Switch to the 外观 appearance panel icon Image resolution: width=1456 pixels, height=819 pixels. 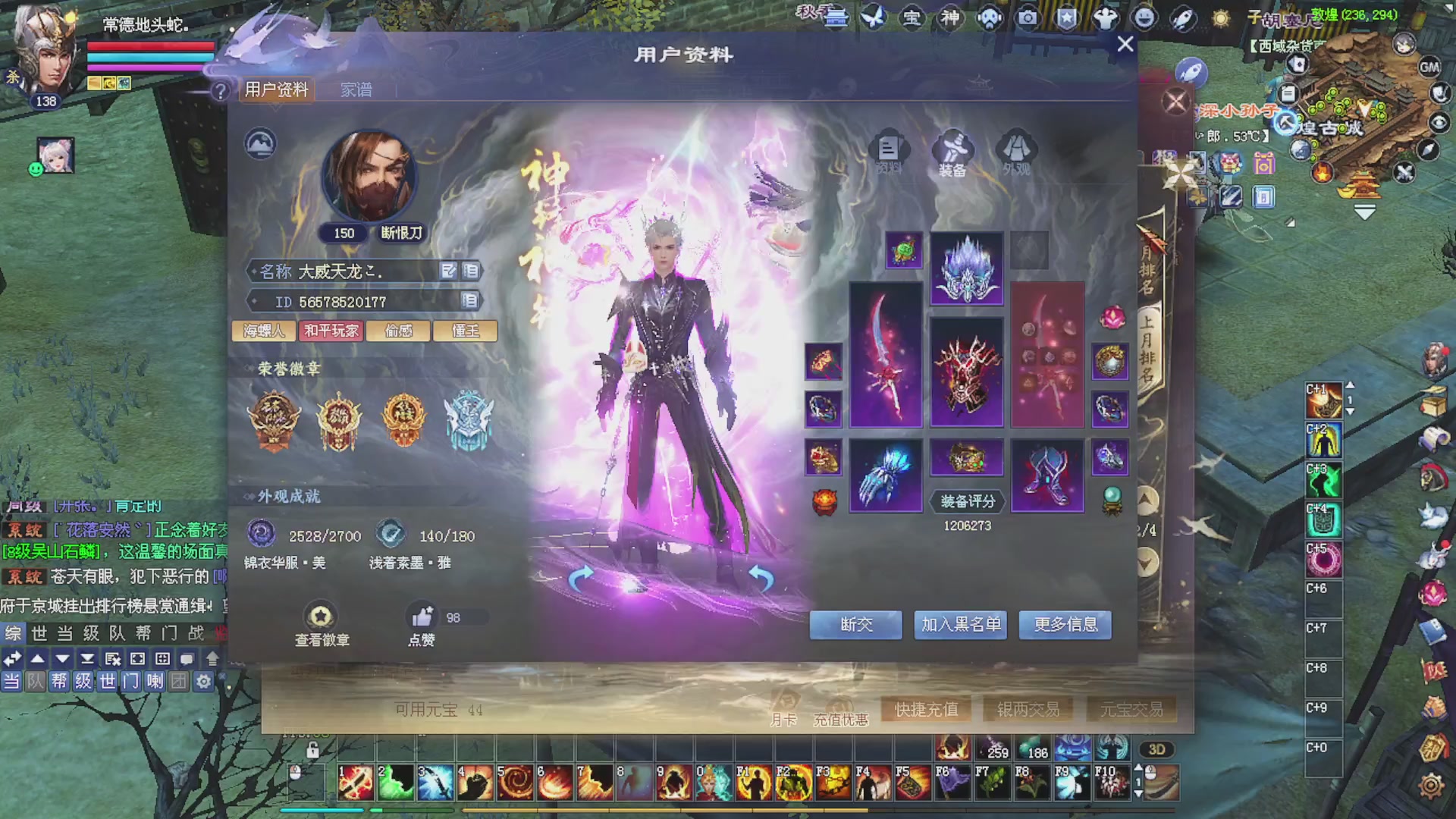[x=1016, y=149]
